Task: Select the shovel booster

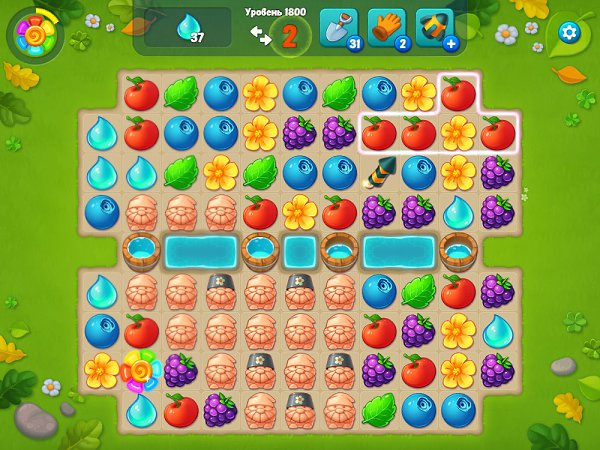Action: point(338,27)
